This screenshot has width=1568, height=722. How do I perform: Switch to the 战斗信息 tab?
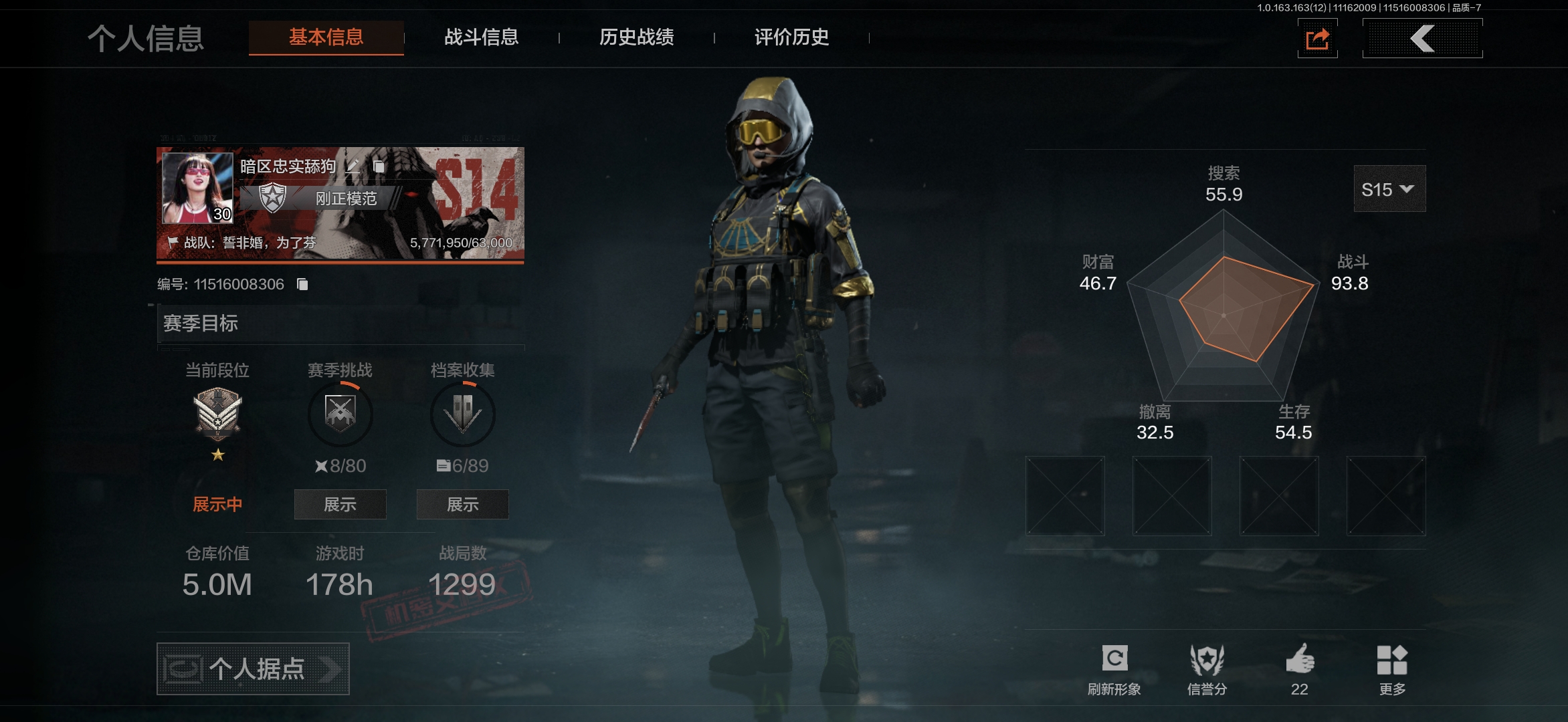(481, 37)
